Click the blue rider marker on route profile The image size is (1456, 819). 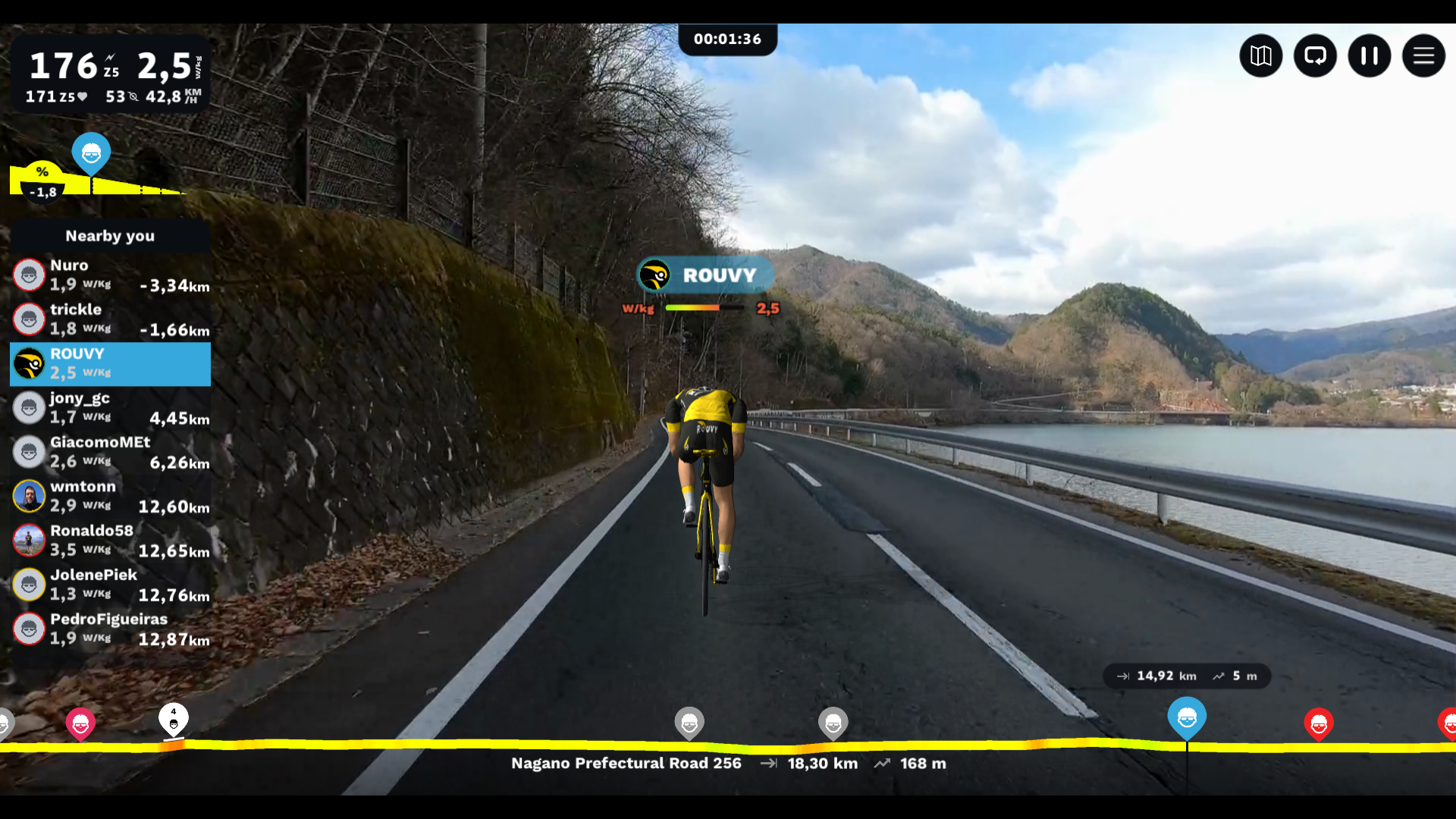click(1187, 717)
